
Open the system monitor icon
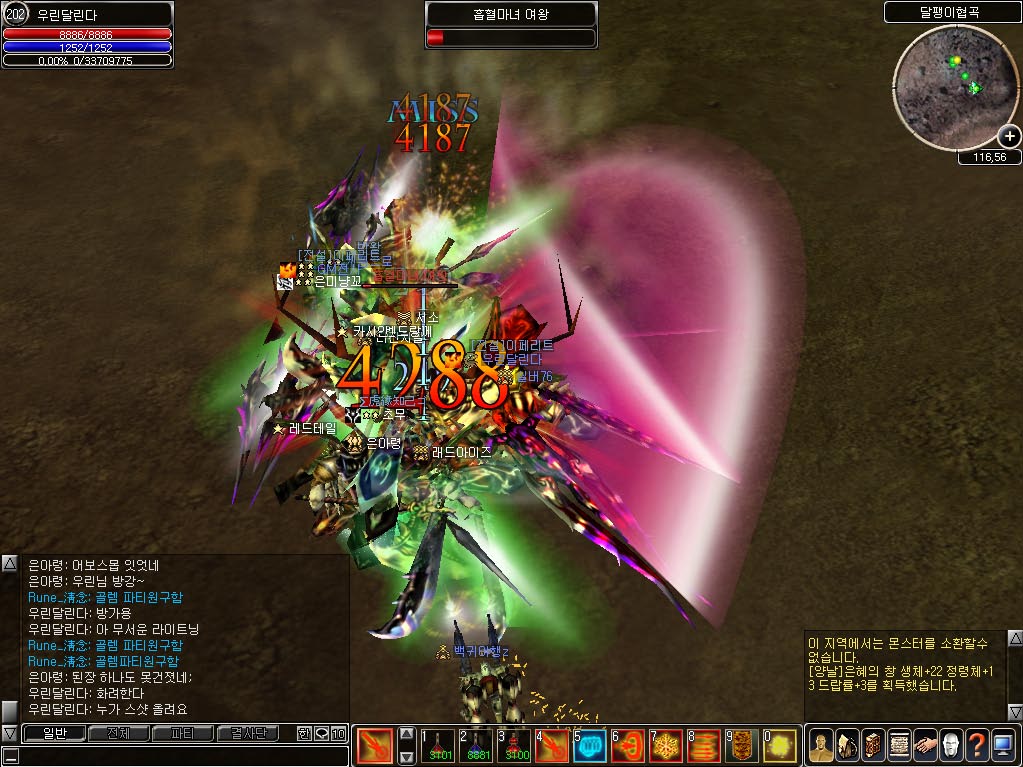coord(1003,744)
